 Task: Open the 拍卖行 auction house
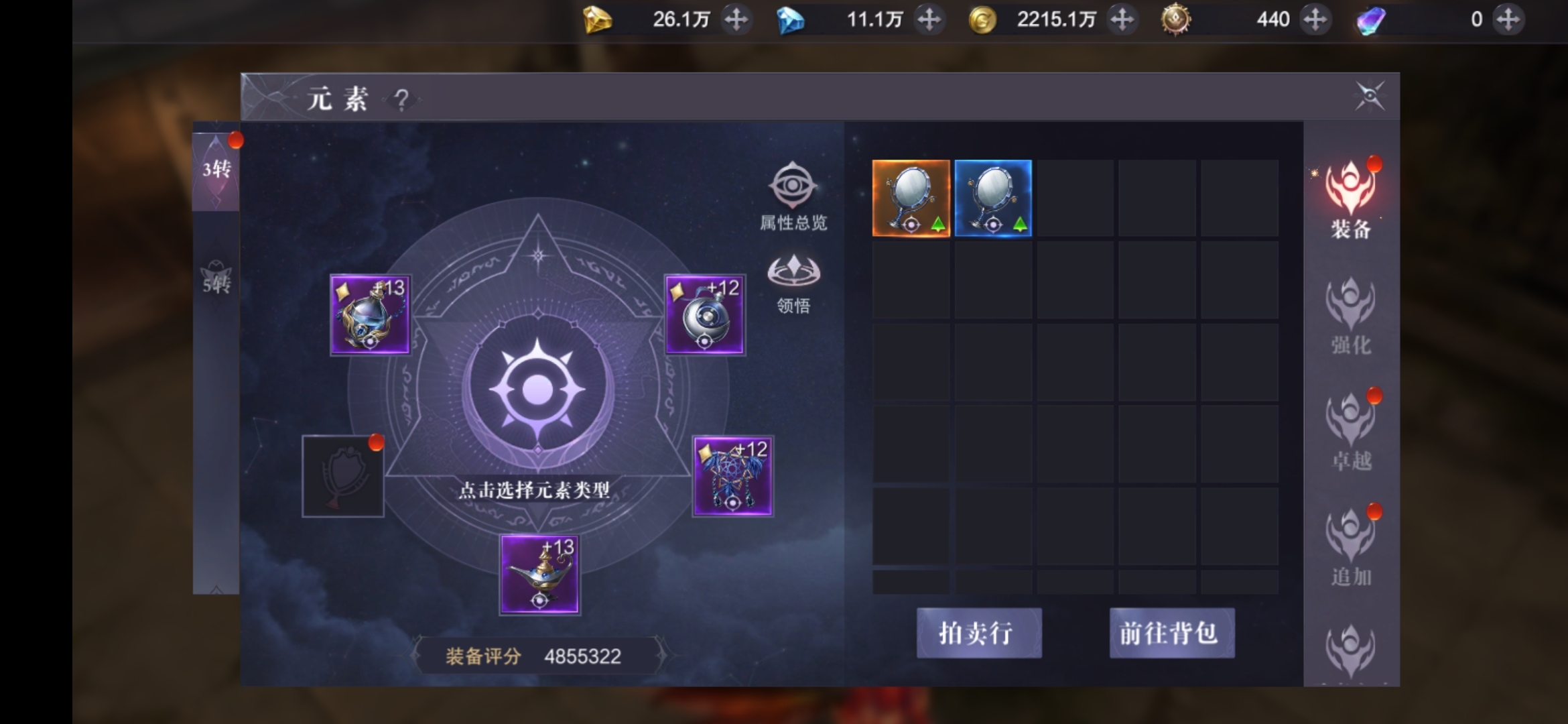click(x=978, y=633)
